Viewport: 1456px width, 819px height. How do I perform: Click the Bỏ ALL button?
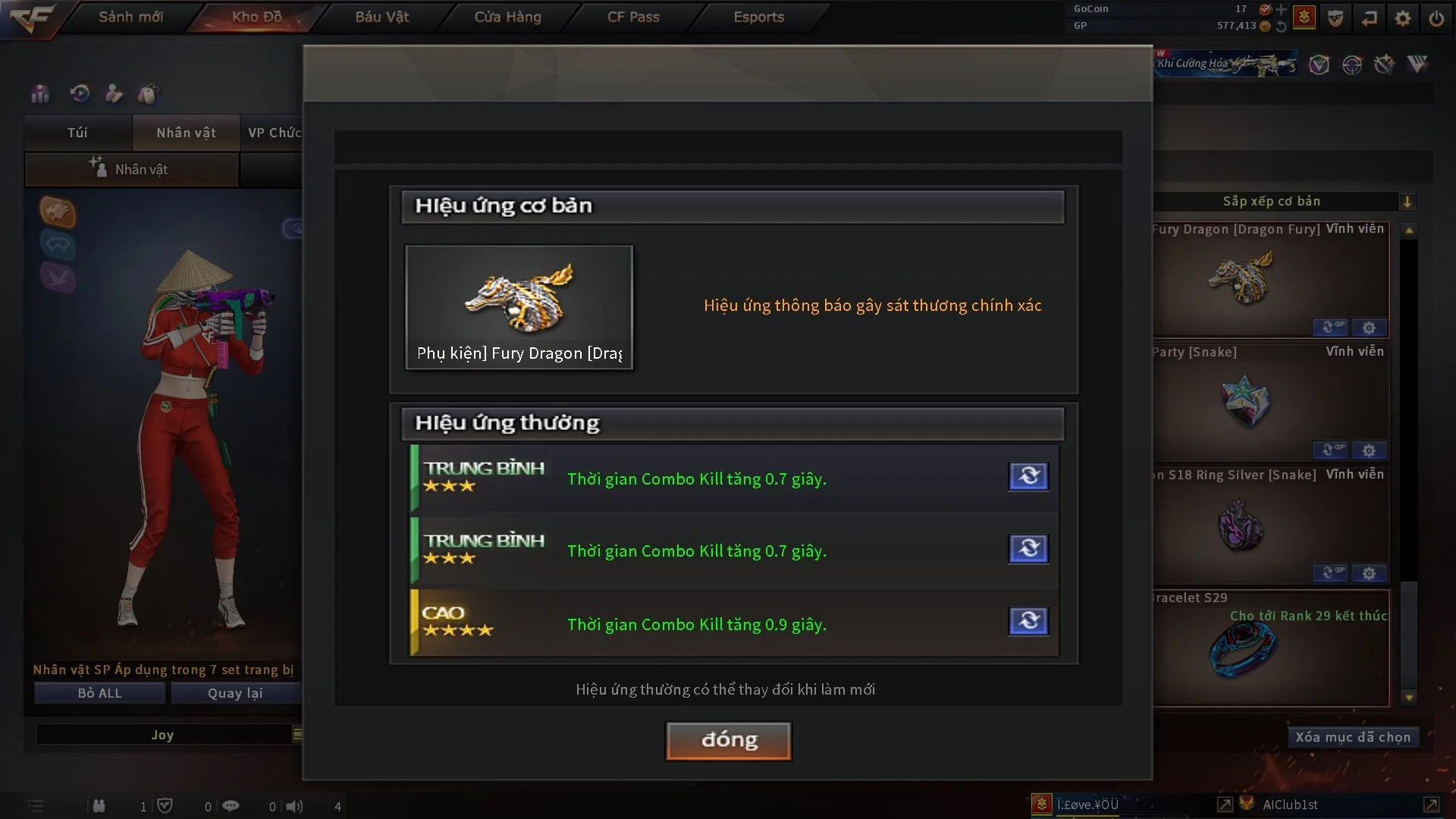point(99,693)
